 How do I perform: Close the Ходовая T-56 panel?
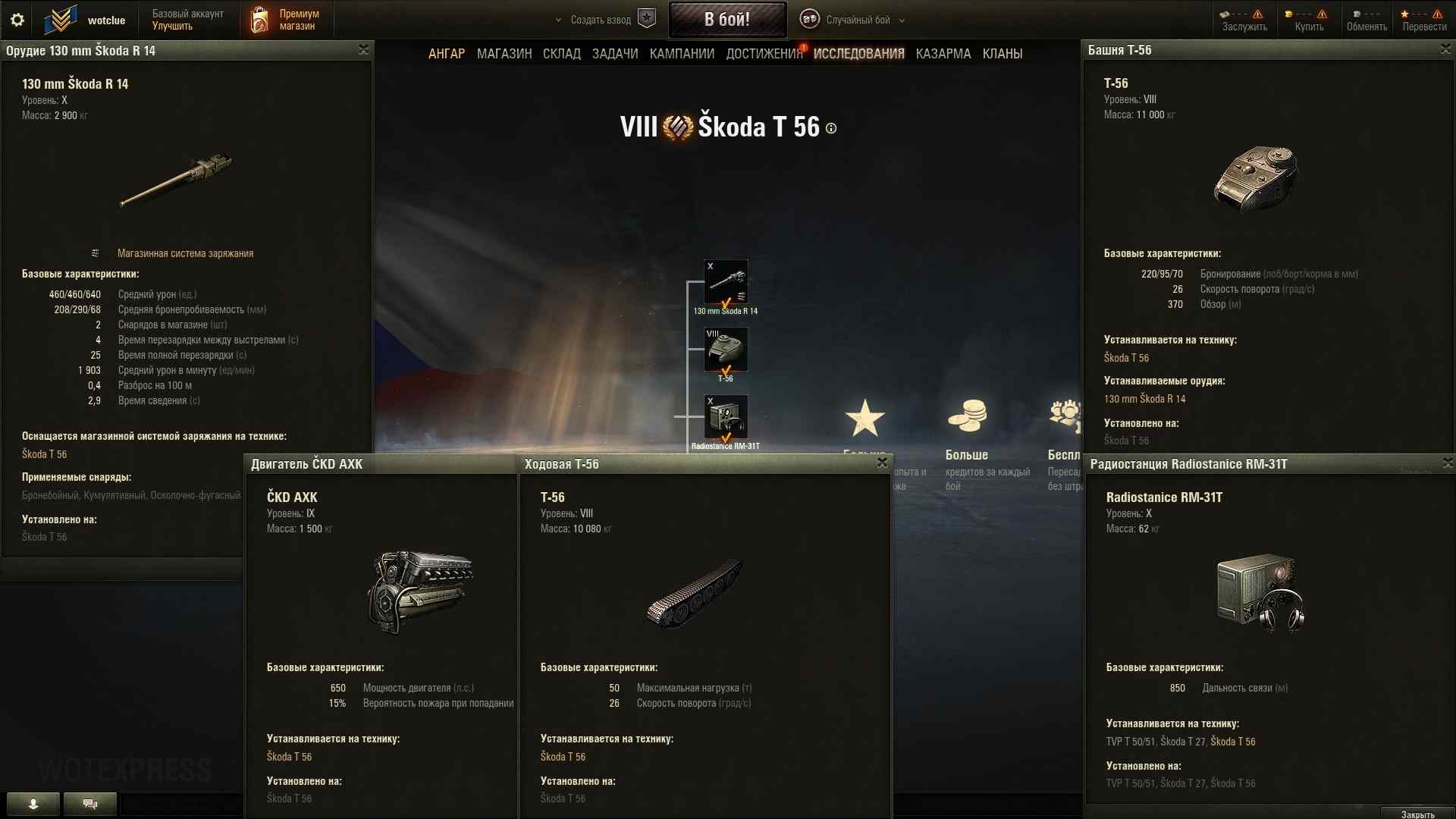click(x=882, y=463)
